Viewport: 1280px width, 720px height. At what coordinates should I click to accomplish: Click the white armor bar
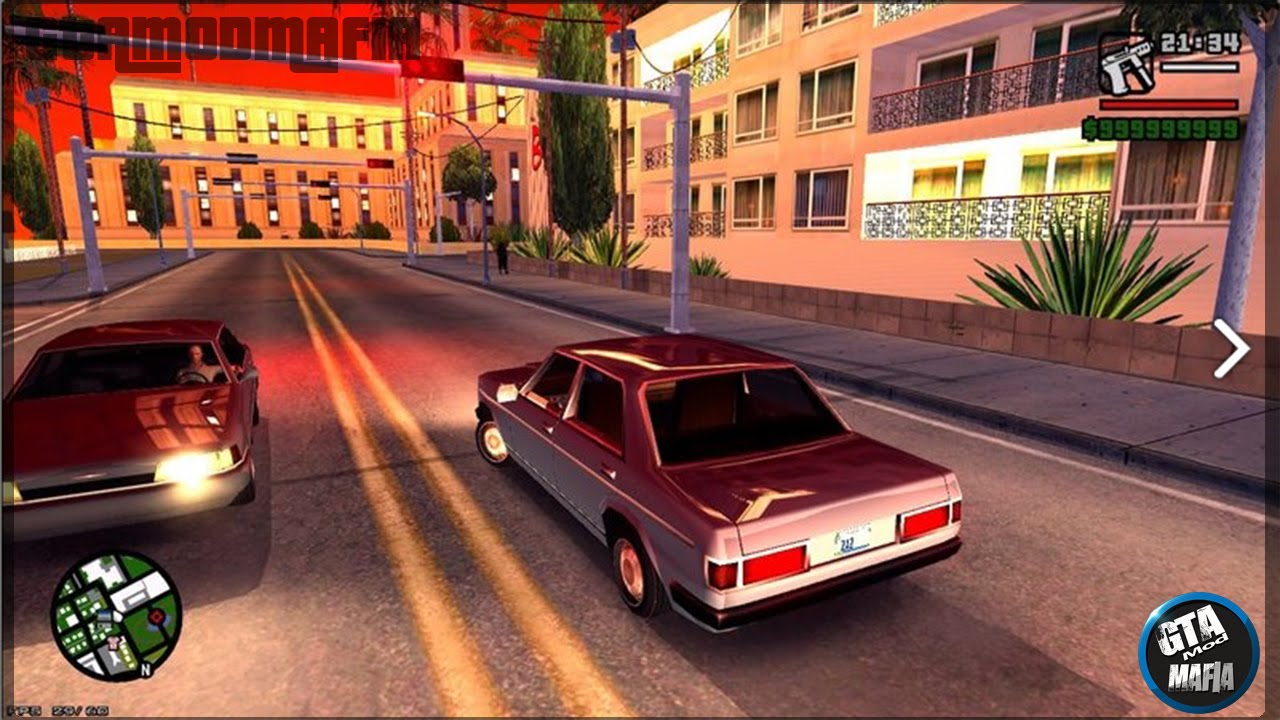point(1198,68)
